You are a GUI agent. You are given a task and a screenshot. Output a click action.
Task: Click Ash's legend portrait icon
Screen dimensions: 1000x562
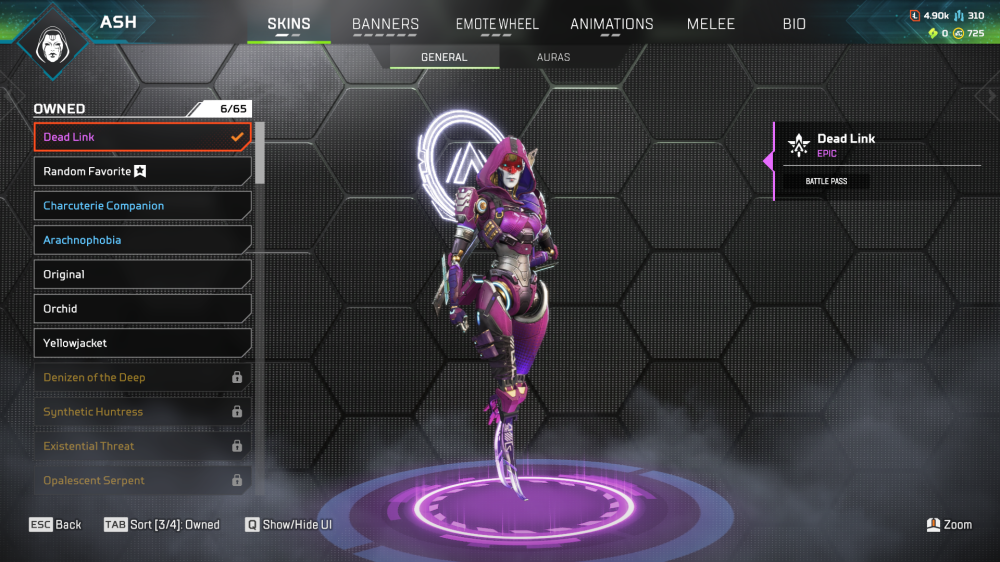tap(48, 42)
